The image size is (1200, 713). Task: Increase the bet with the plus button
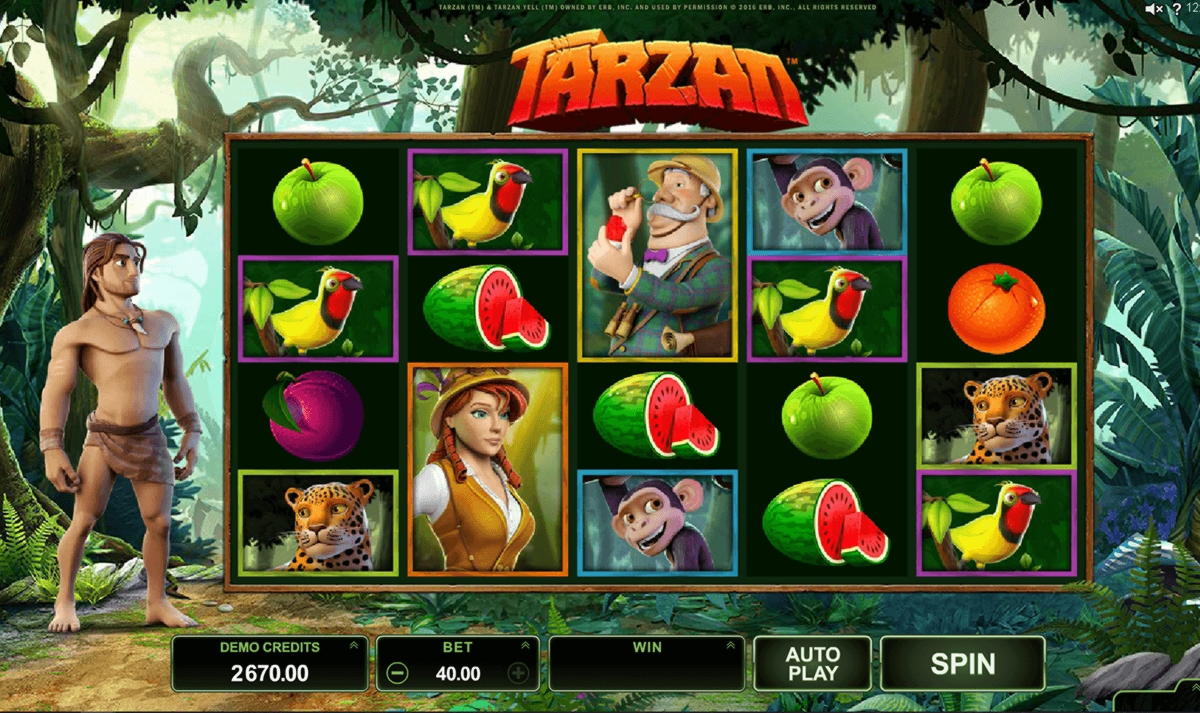click(x=518, y=673)
